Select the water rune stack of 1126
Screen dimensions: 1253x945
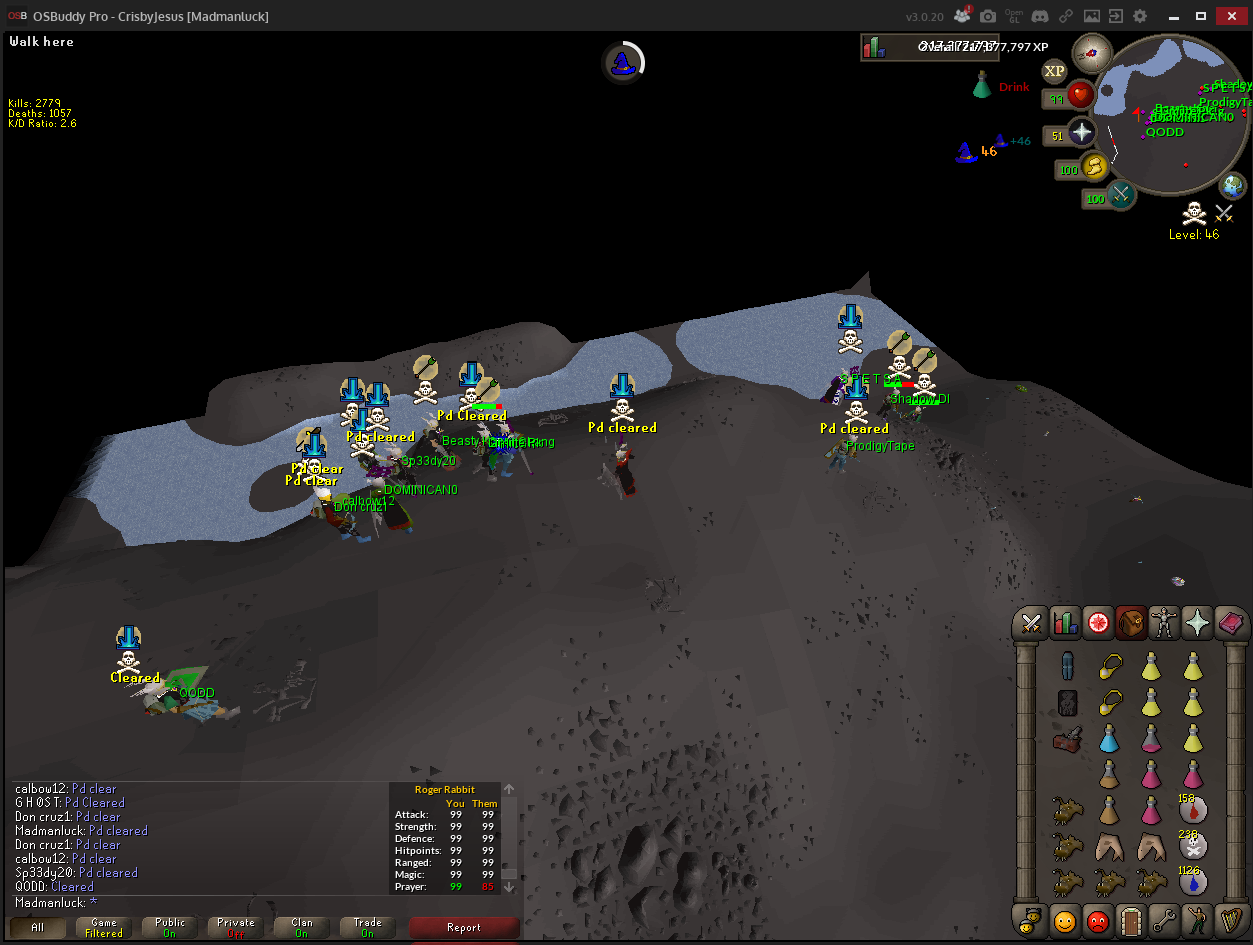tap(1192, 881)
